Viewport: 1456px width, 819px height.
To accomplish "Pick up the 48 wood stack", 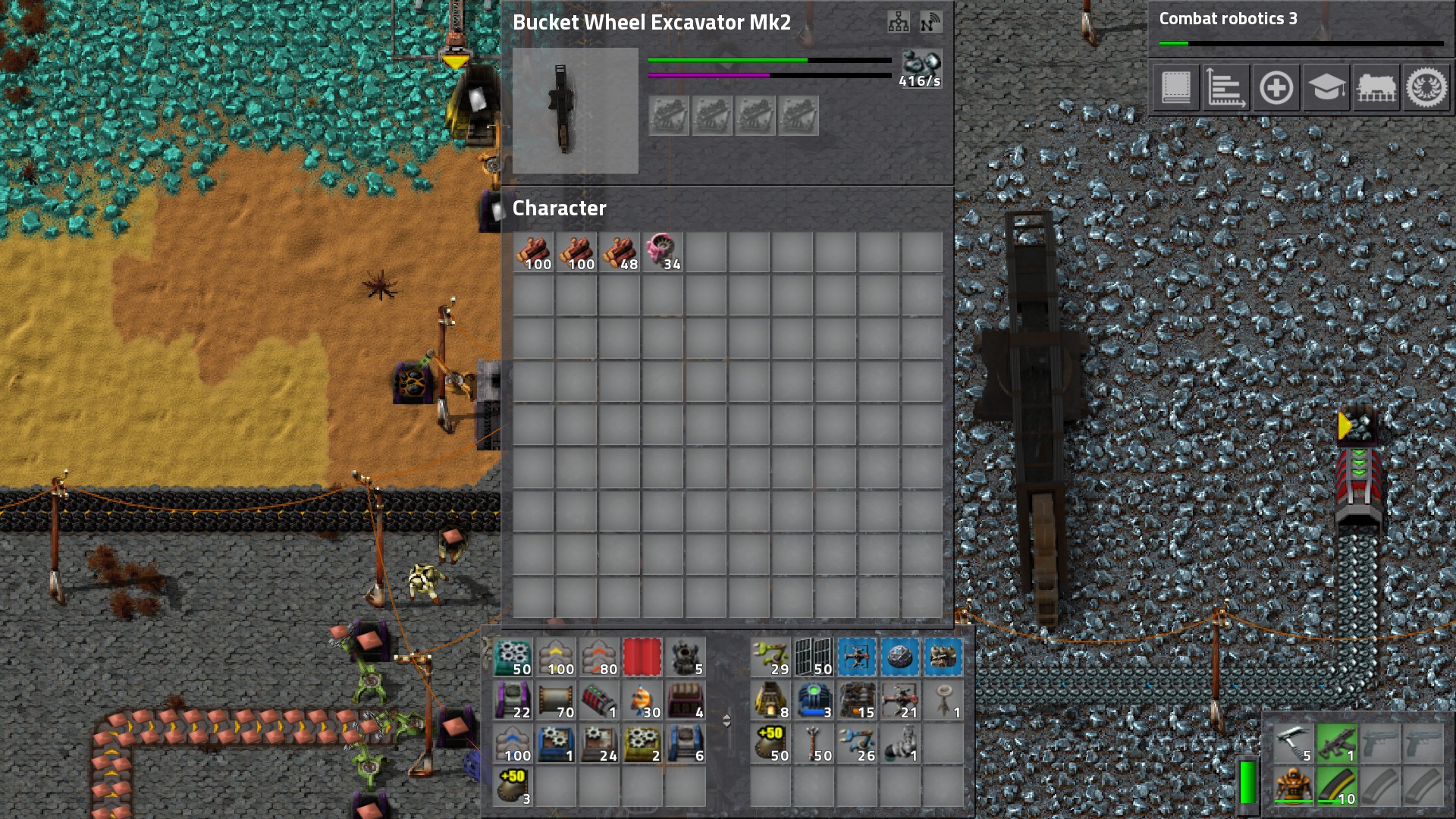I will [x=620, y=252].
